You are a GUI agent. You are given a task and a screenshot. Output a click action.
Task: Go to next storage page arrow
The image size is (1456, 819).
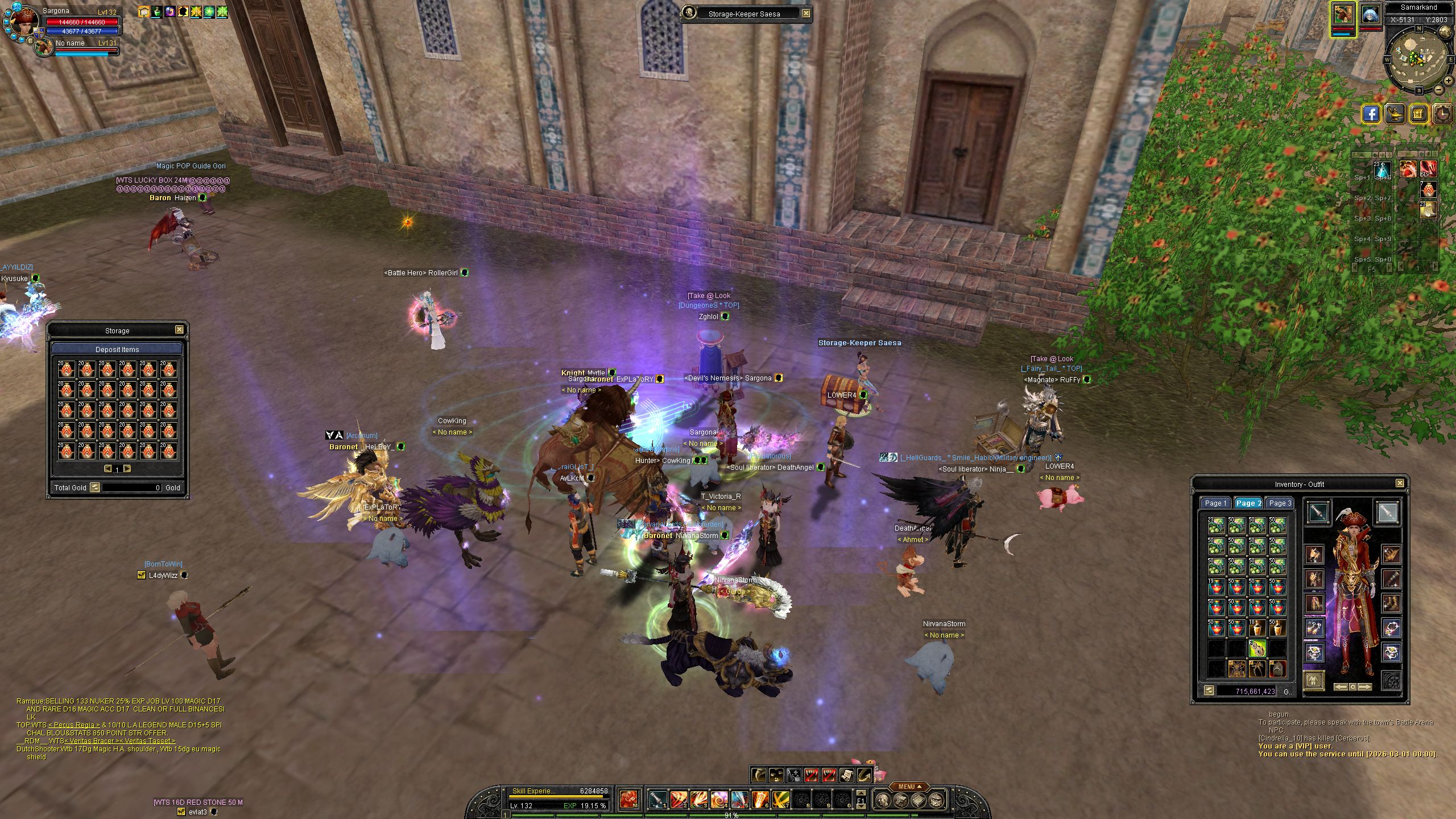tap(127, 469)
